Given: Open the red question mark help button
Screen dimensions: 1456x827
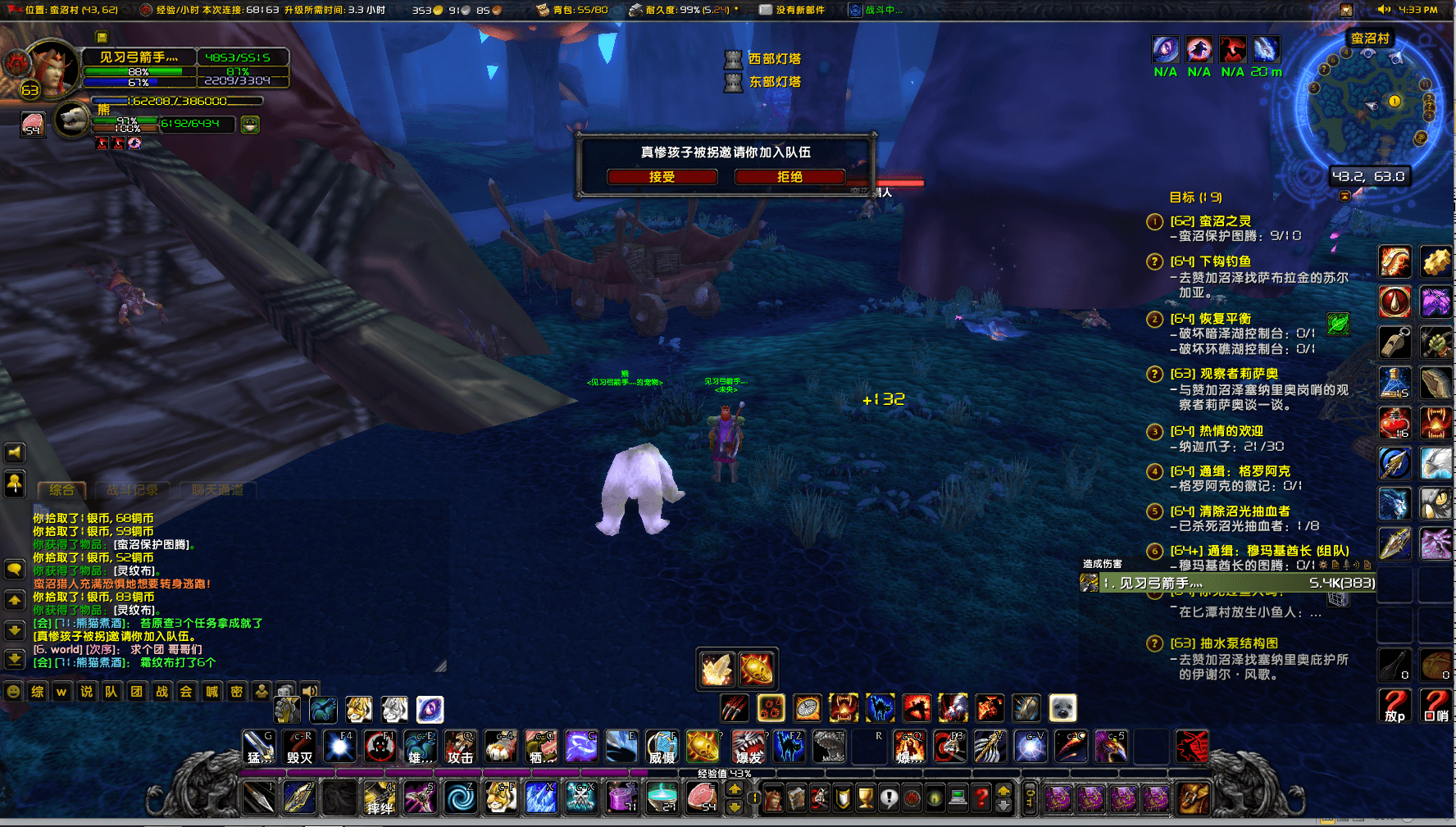Looking at the screenshot, I should [981, 797].
